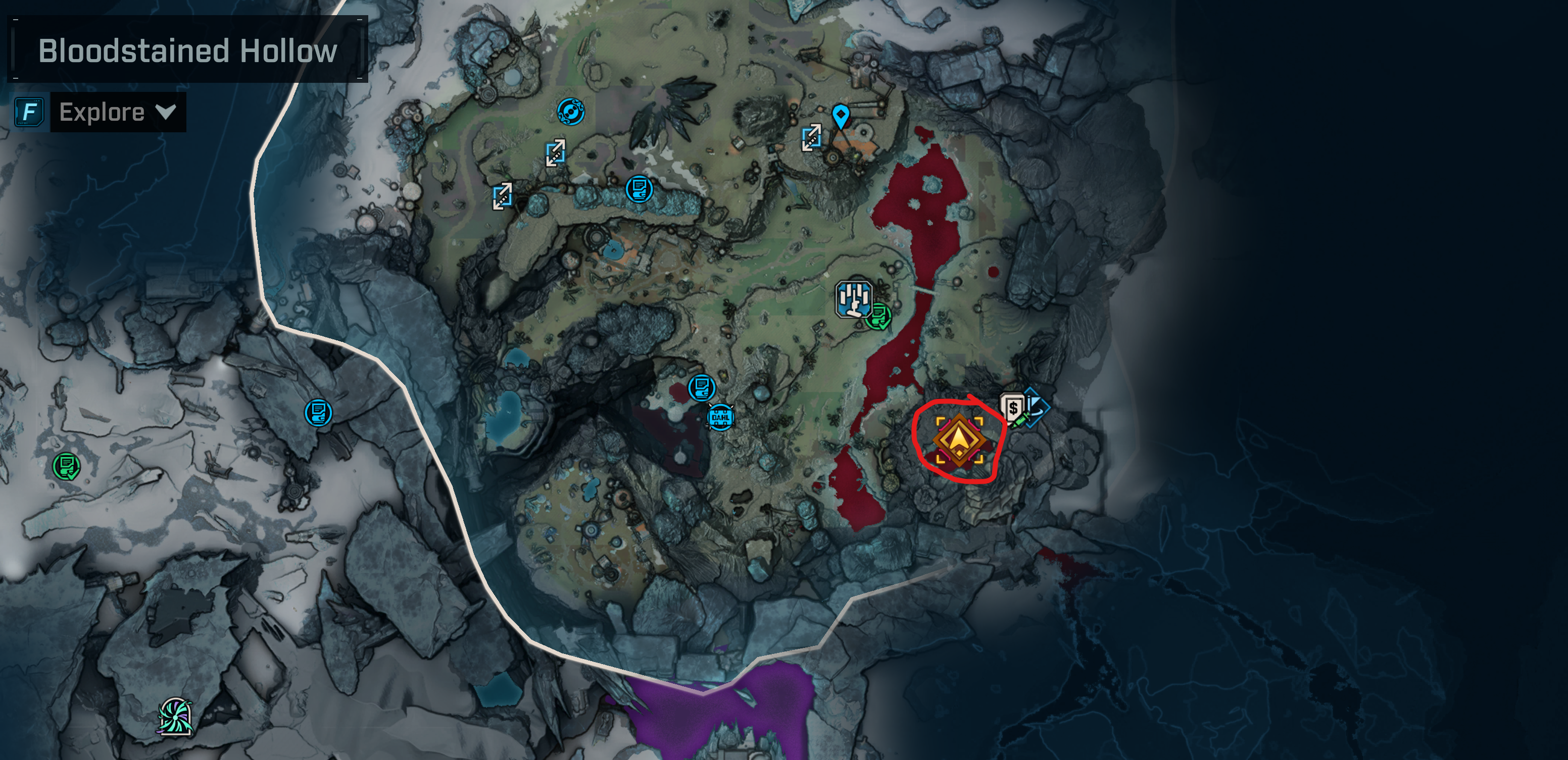This screenshot has width=1568, height=760.
Task: Choose the dollar sign vending machine icon
Action: coord(1012,407)
